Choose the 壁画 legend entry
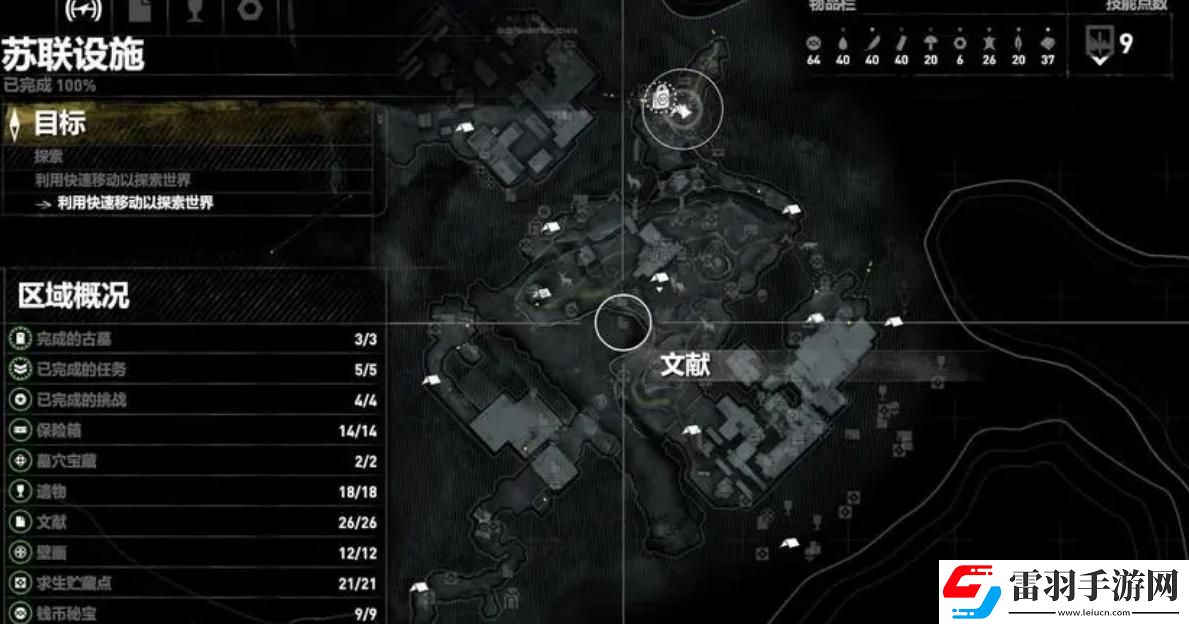Screen dimensions: 1189x624 coord(190,552)
